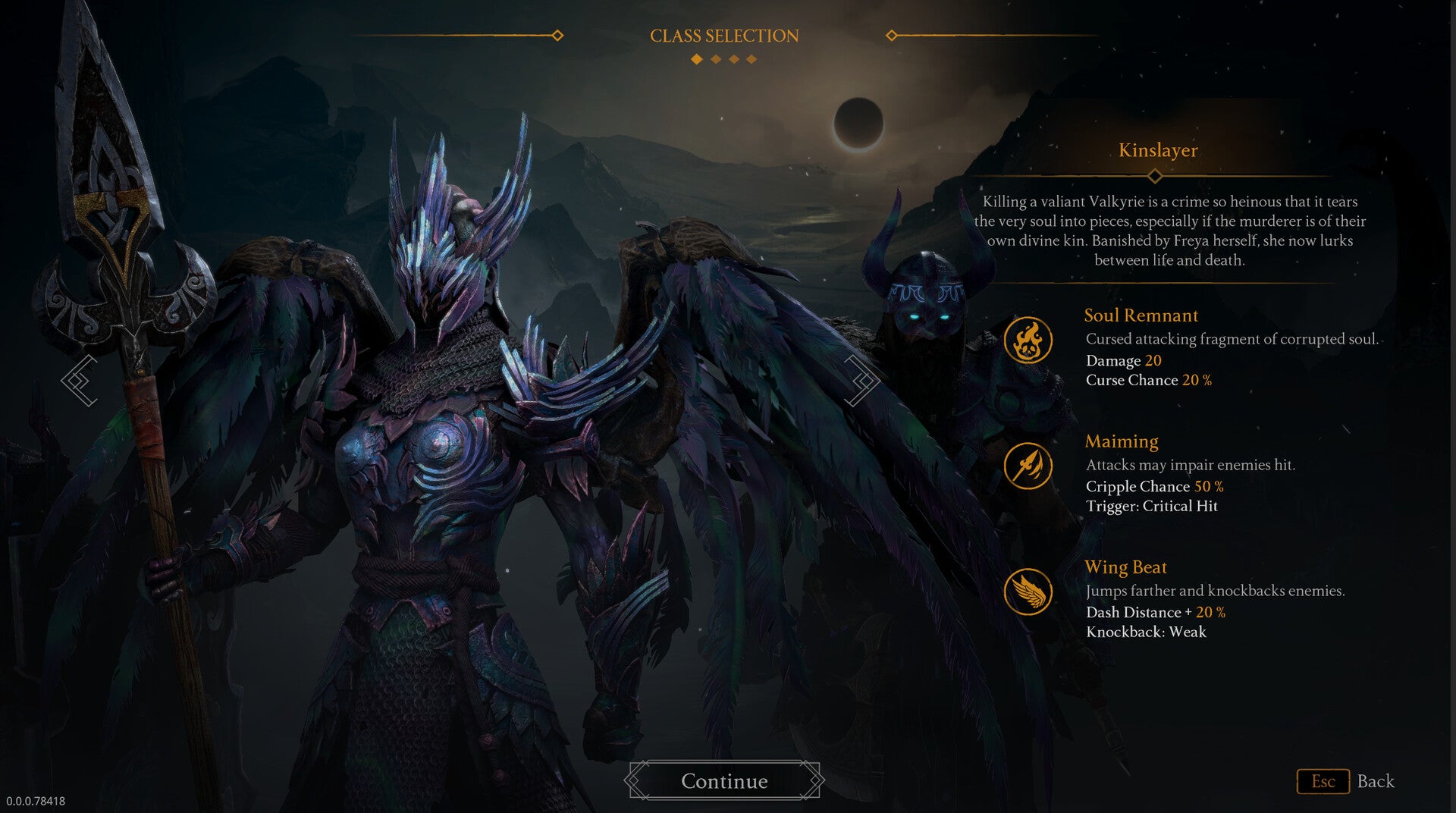The width and height of the screenshot is (1456, 813).
Task: Click the diamond on the Class Selection divider line
Action: (x=559, y=34)
